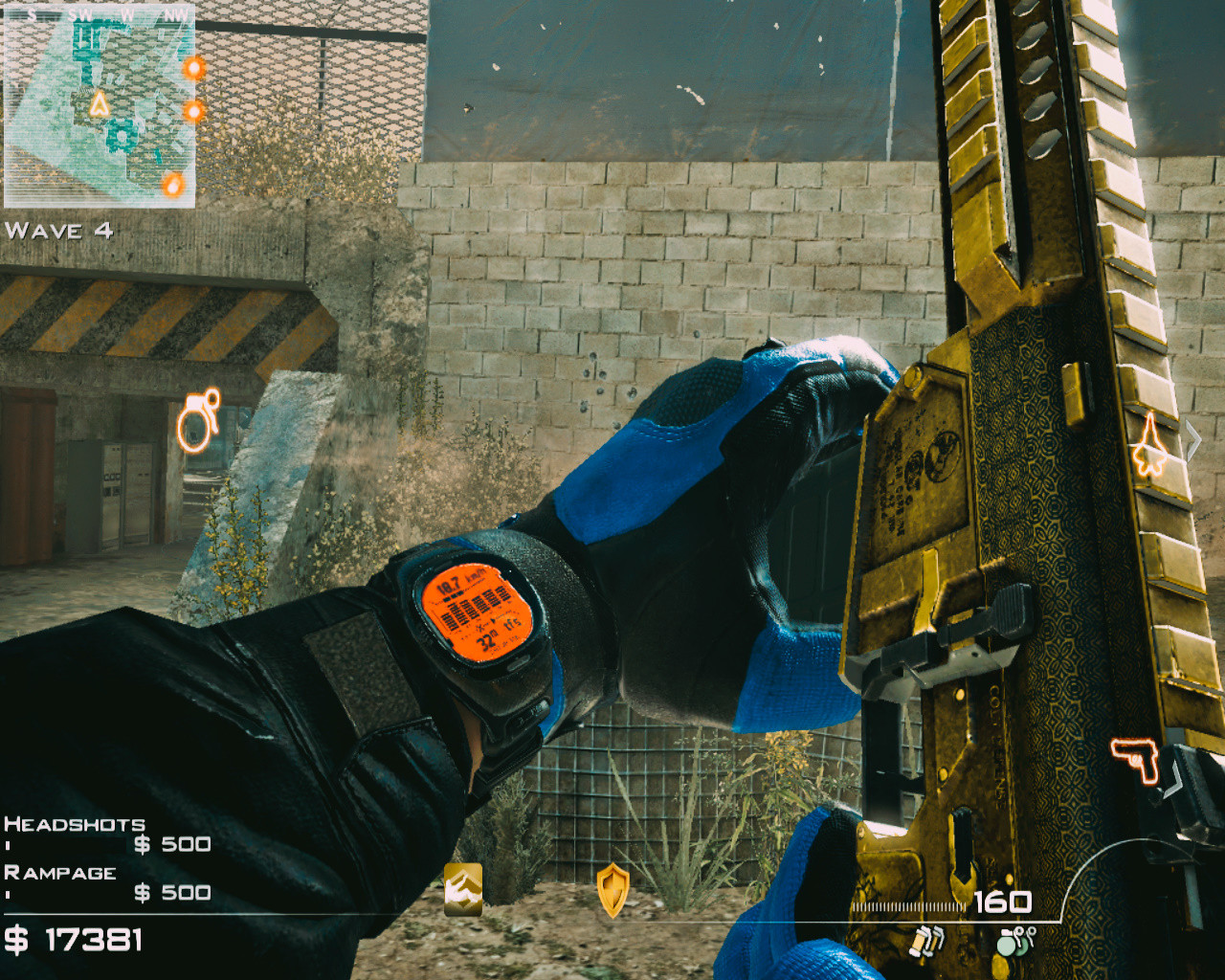Viewport: 1225px width, 980px height.
Task: Toggle the Headshots reward entry
Action: (x=74, y=824)
